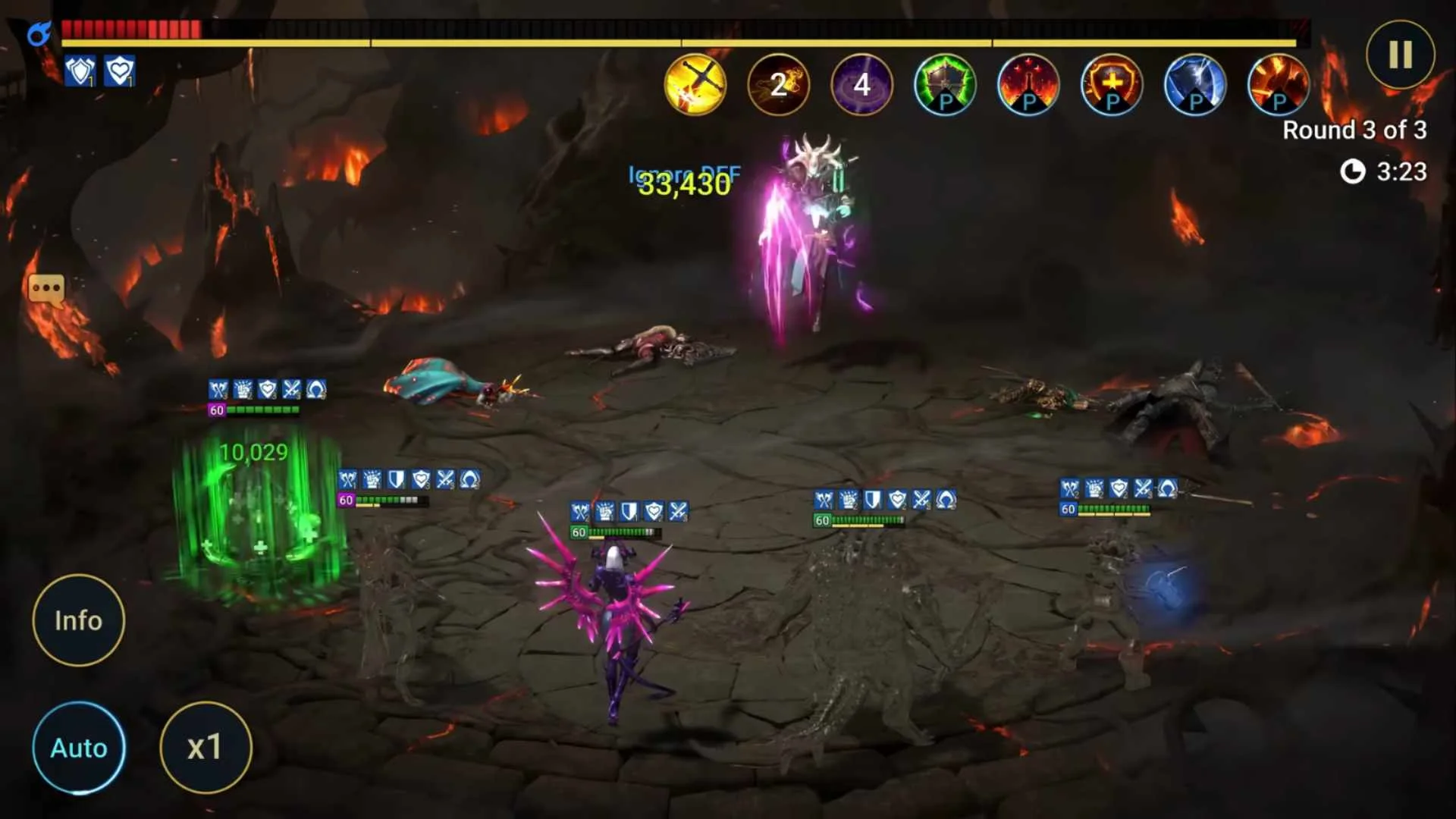Viewport: 1456px width, 819px height.
Task: Click the green shield passive skill
Action: click(944, 85)
